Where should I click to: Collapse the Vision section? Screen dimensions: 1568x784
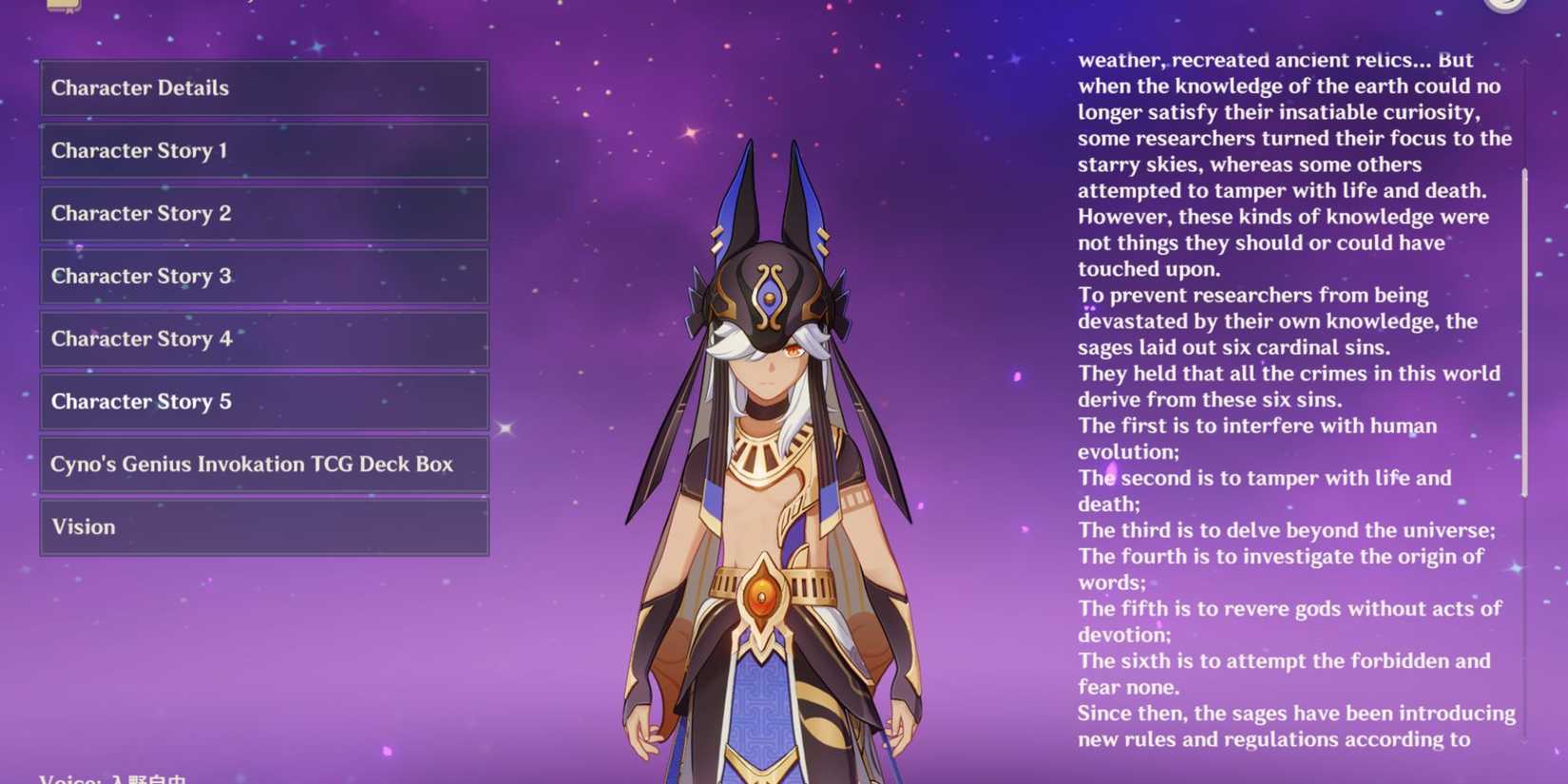tap(262, 526)
